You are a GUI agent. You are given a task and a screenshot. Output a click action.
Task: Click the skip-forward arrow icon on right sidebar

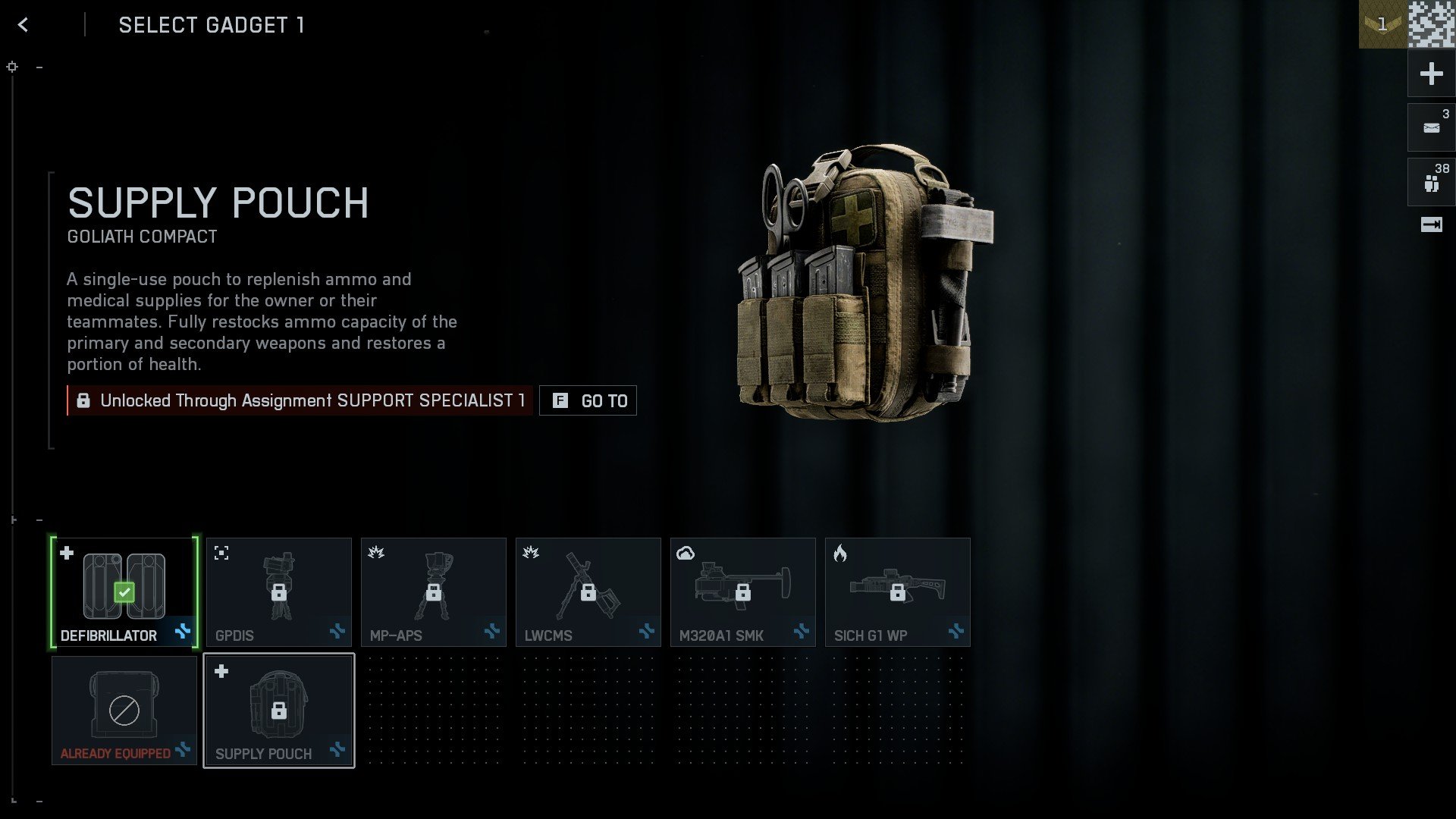pyautogui.click(x=1431, y=224)
